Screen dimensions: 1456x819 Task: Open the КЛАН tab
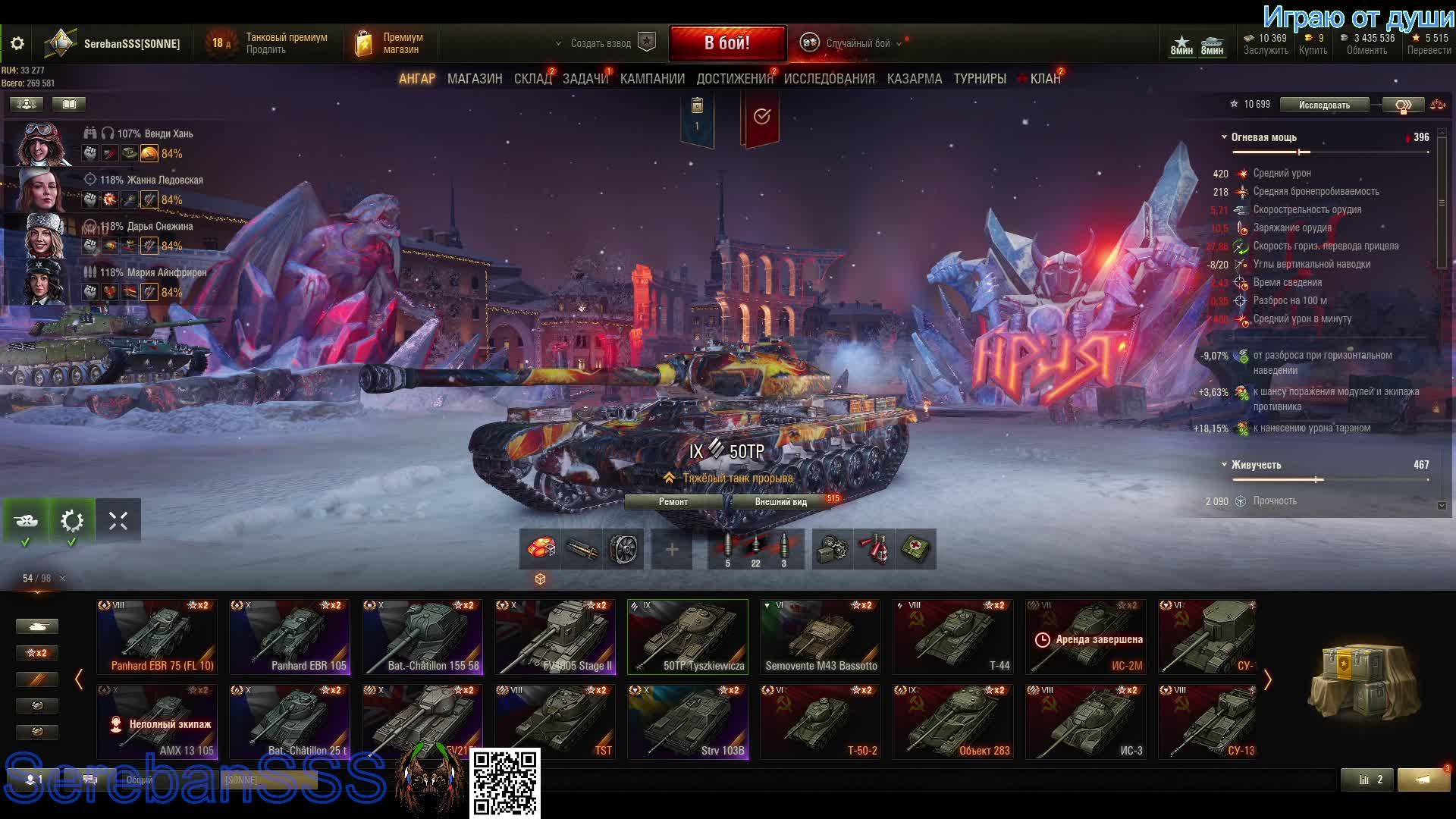click(1045, 79)
